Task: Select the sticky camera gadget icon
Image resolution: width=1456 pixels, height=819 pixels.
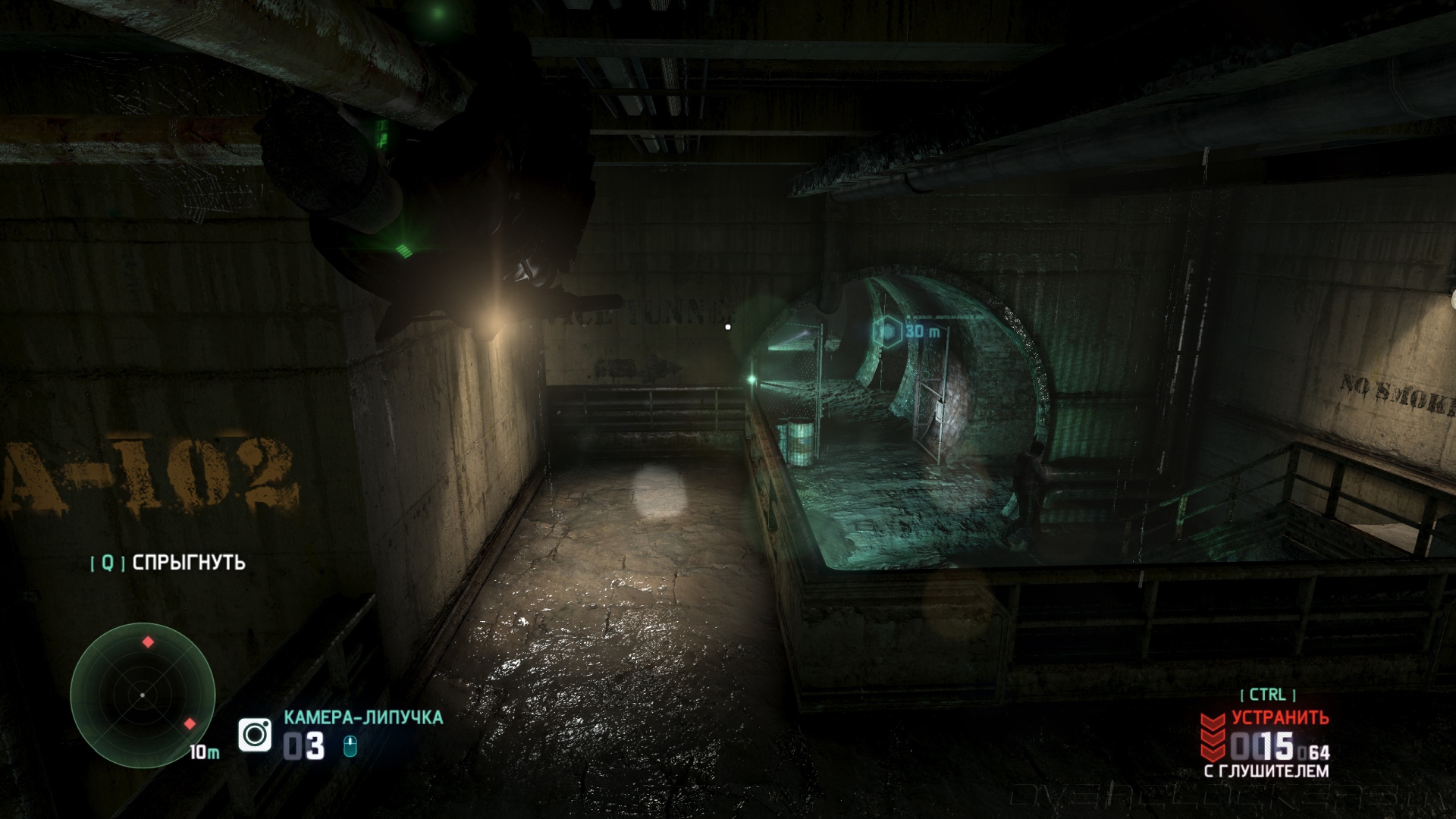Action: (x=255, y=734)
